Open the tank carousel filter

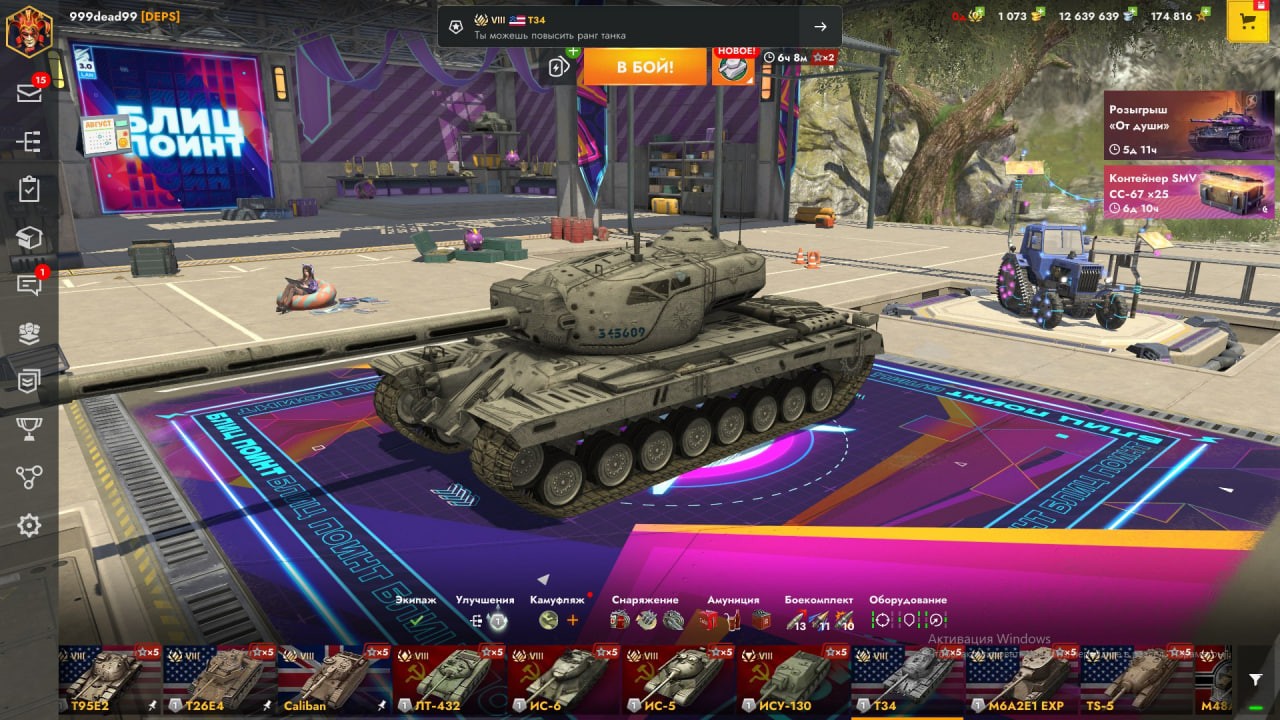tap(1255, 680)
